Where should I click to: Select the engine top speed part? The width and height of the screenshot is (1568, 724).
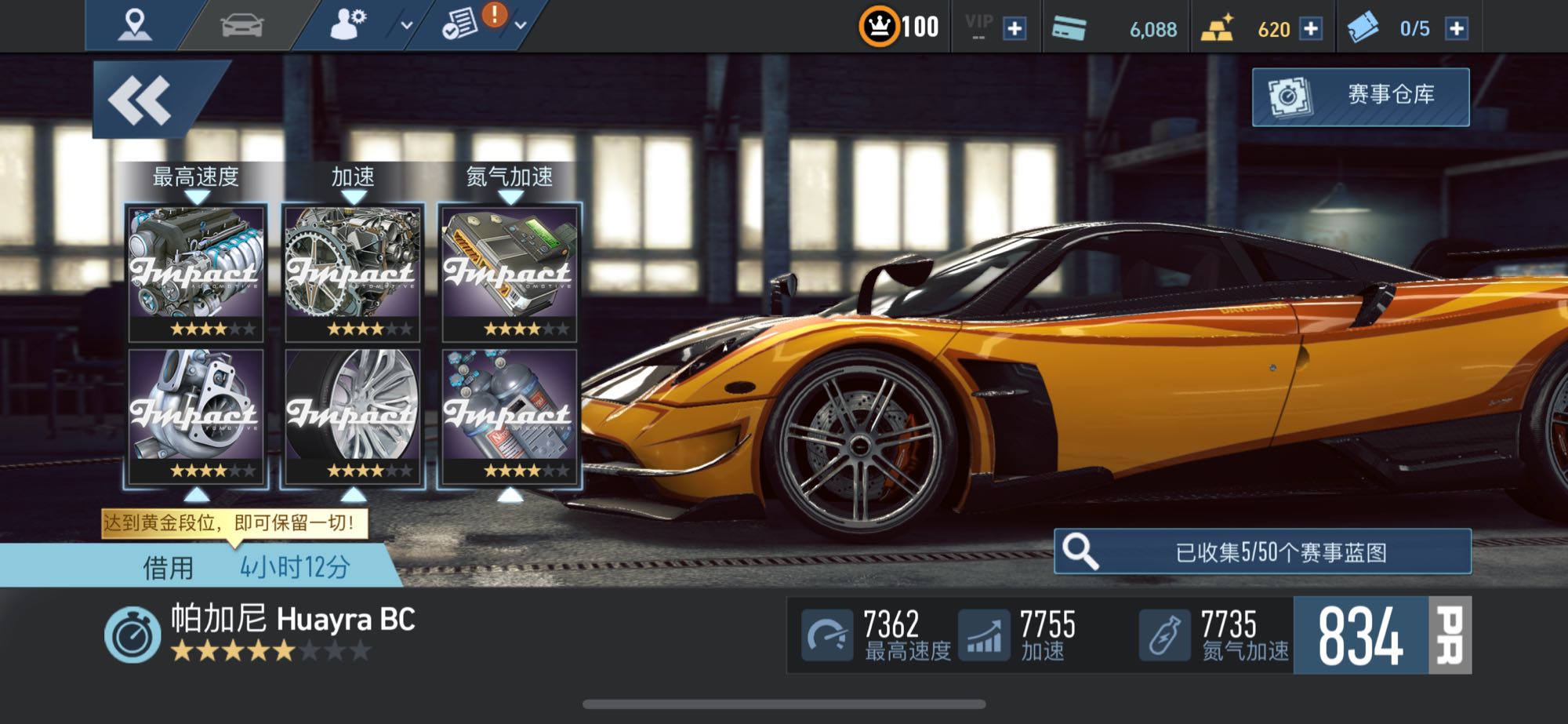coord(196,272)
